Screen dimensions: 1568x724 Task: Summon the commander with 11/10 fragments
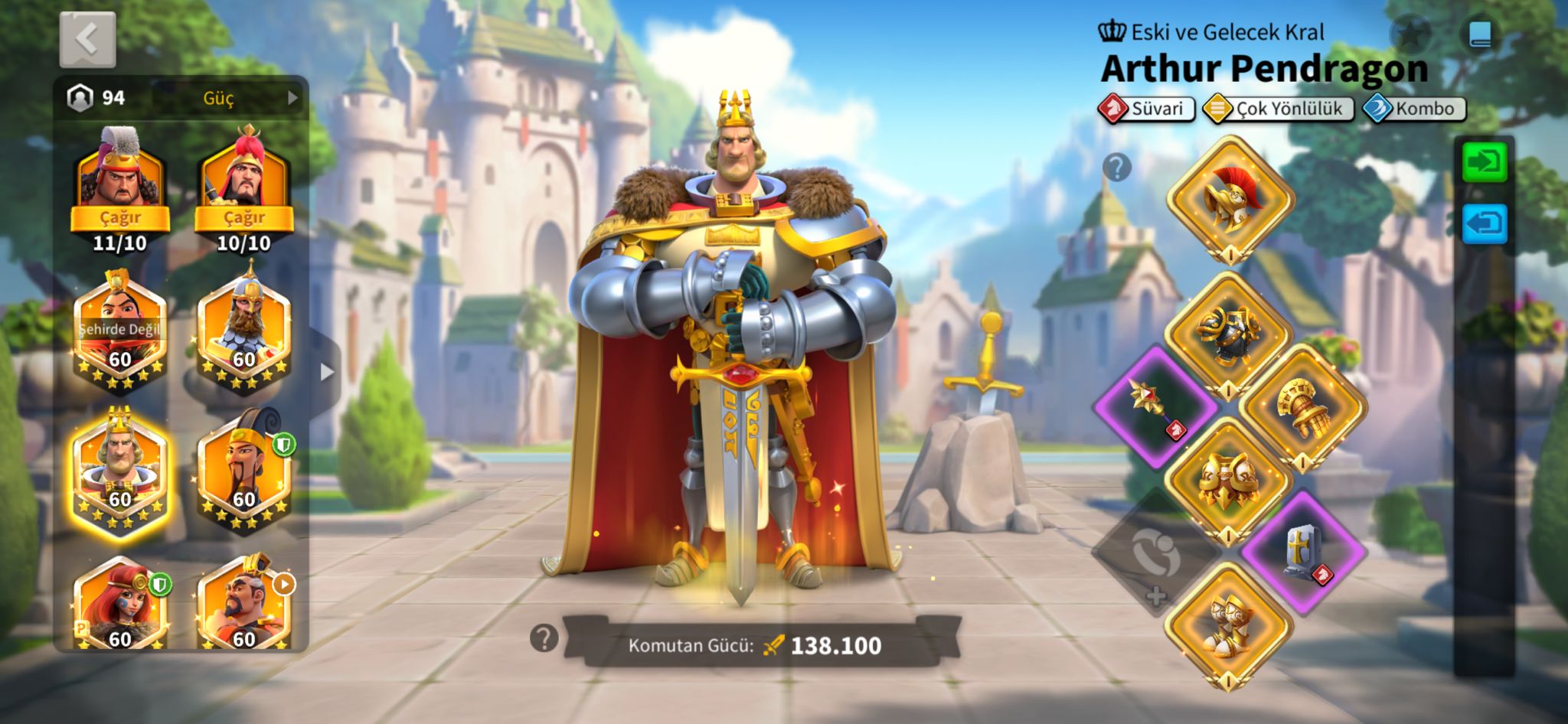coord(120,217)
